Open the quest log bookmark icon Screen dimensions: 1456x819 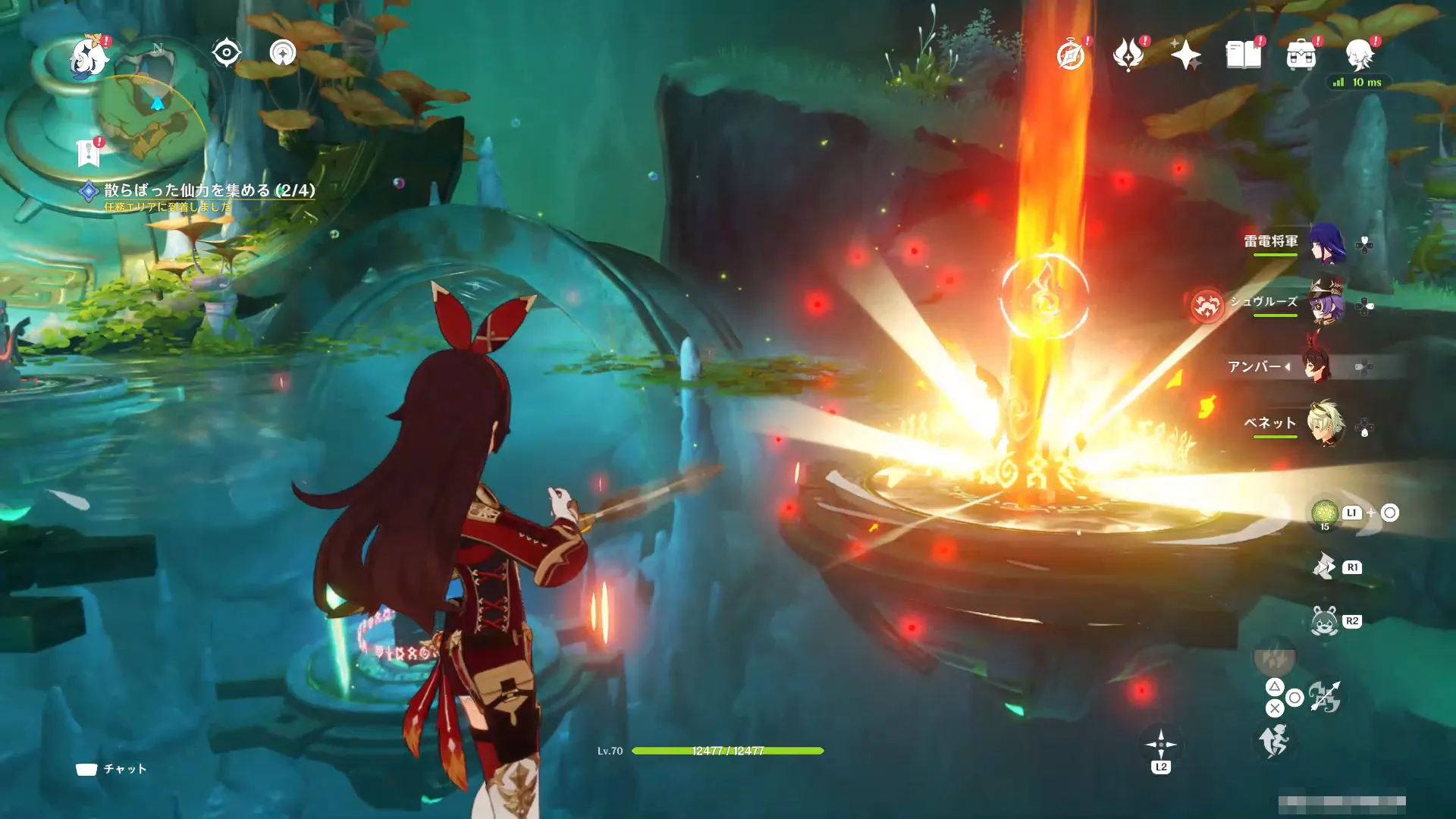(x=89, y=153)
